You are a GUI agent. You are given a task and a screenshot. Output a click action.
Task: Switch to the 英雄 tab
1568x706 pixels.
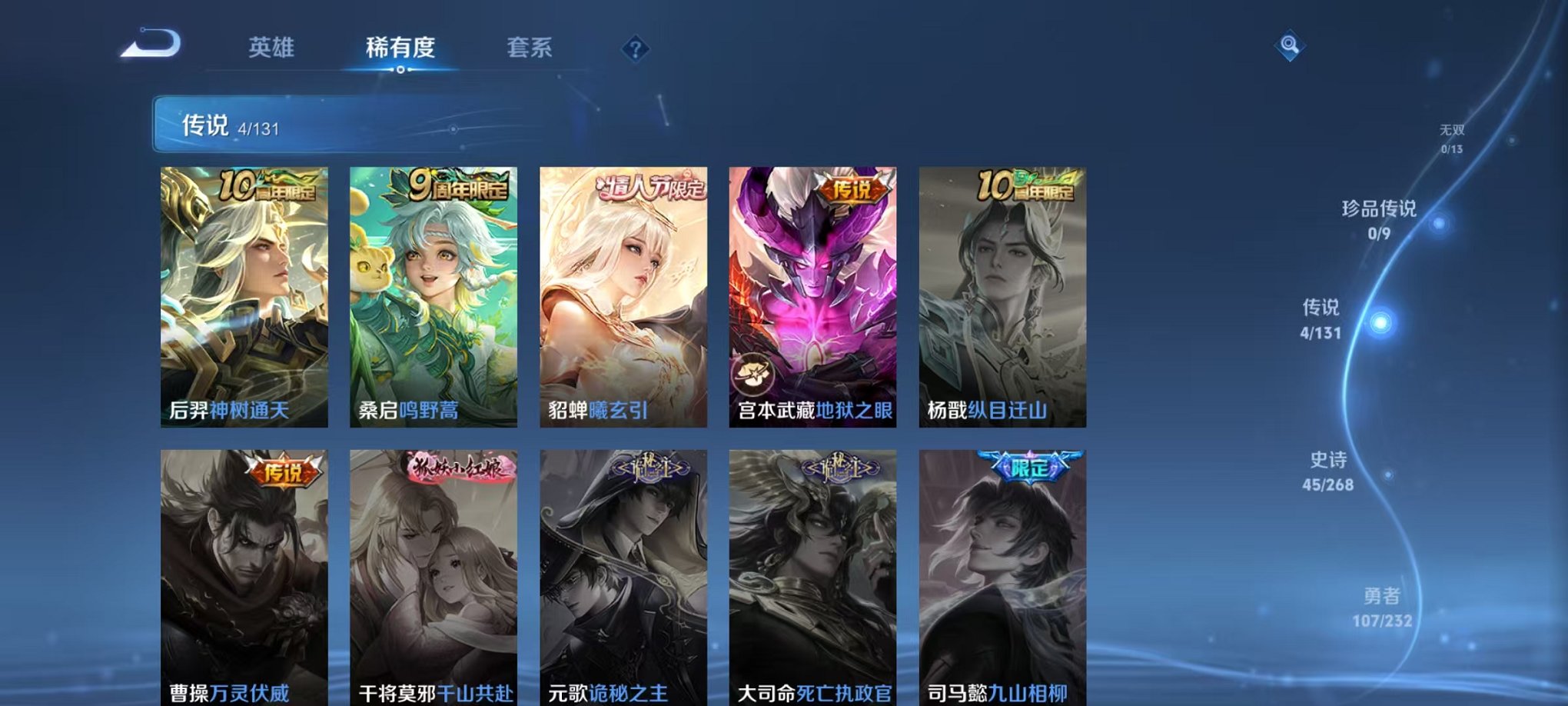coord(273,48)
